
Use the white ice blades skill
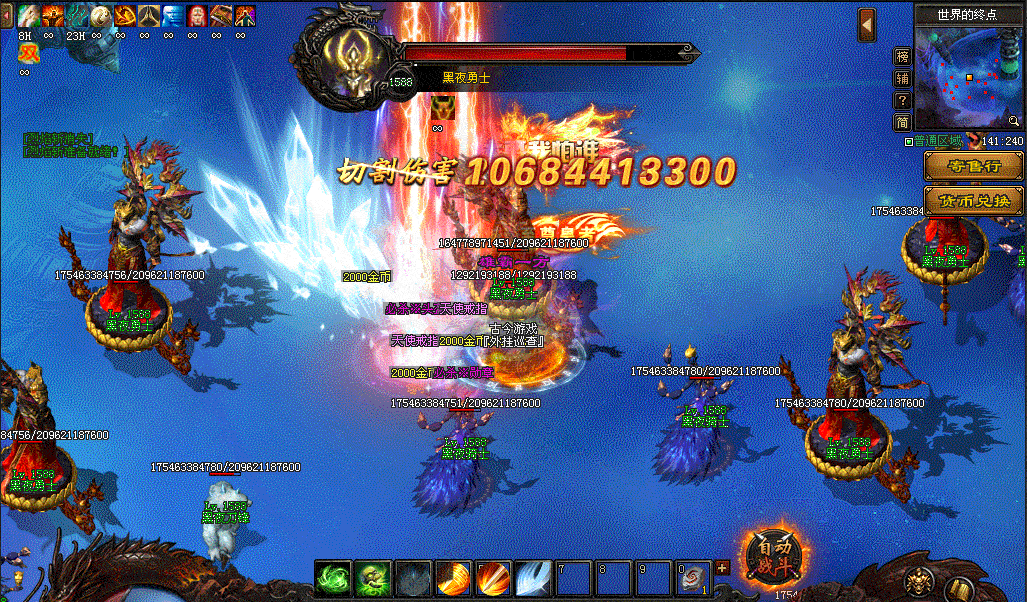click(x=532, y=579)
